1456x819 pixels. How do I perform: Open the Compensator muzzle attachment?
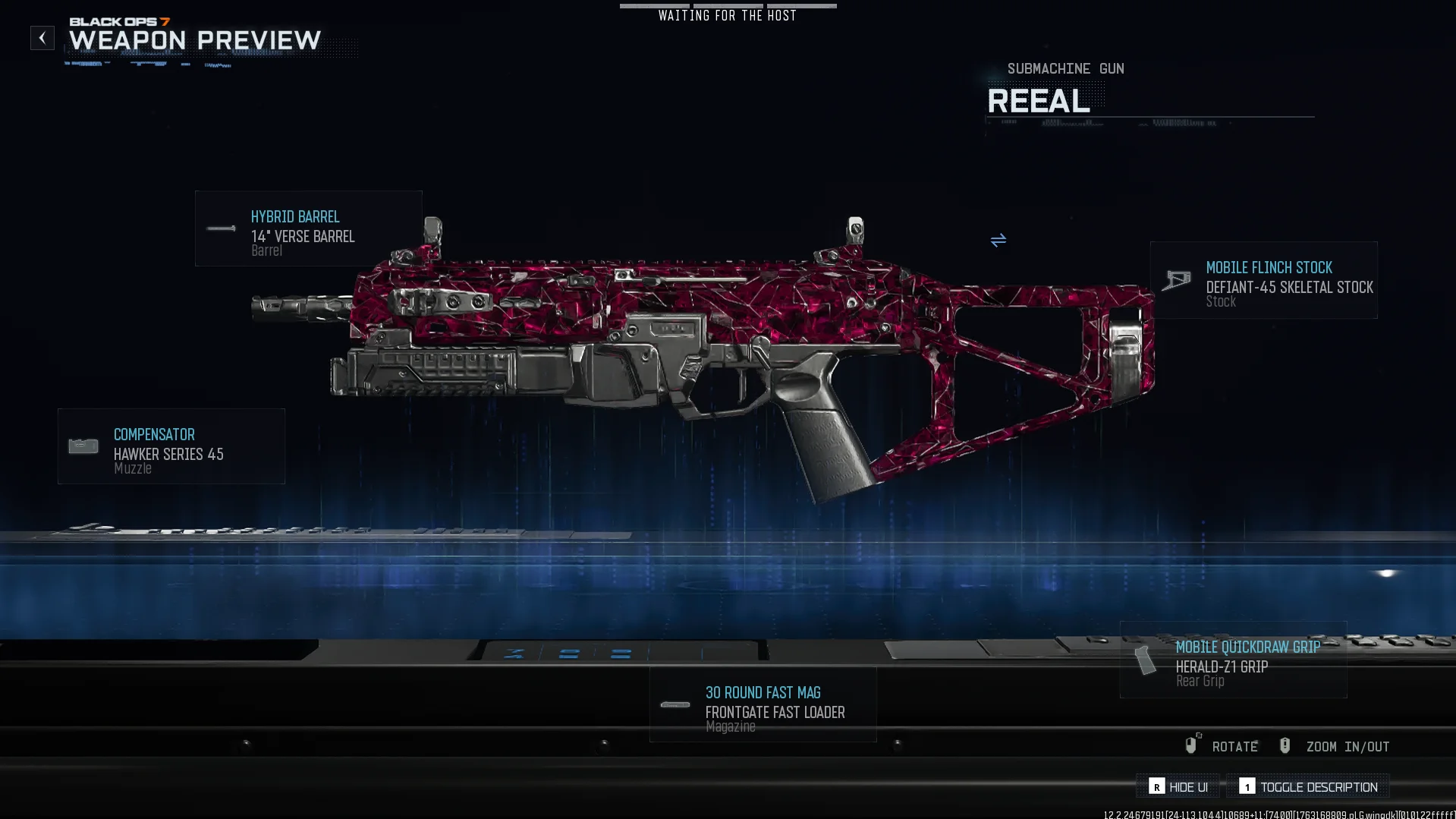tap(171, 446)
